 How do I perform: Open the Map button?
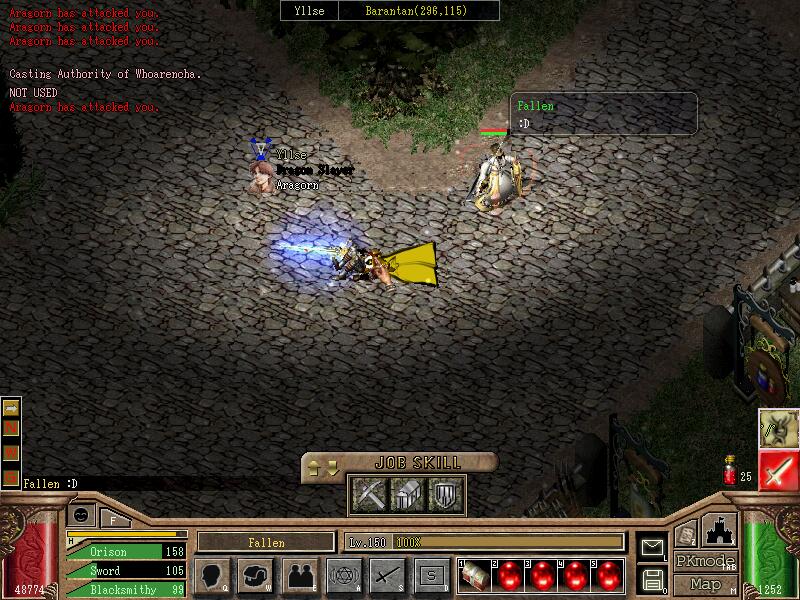(705, 584)
